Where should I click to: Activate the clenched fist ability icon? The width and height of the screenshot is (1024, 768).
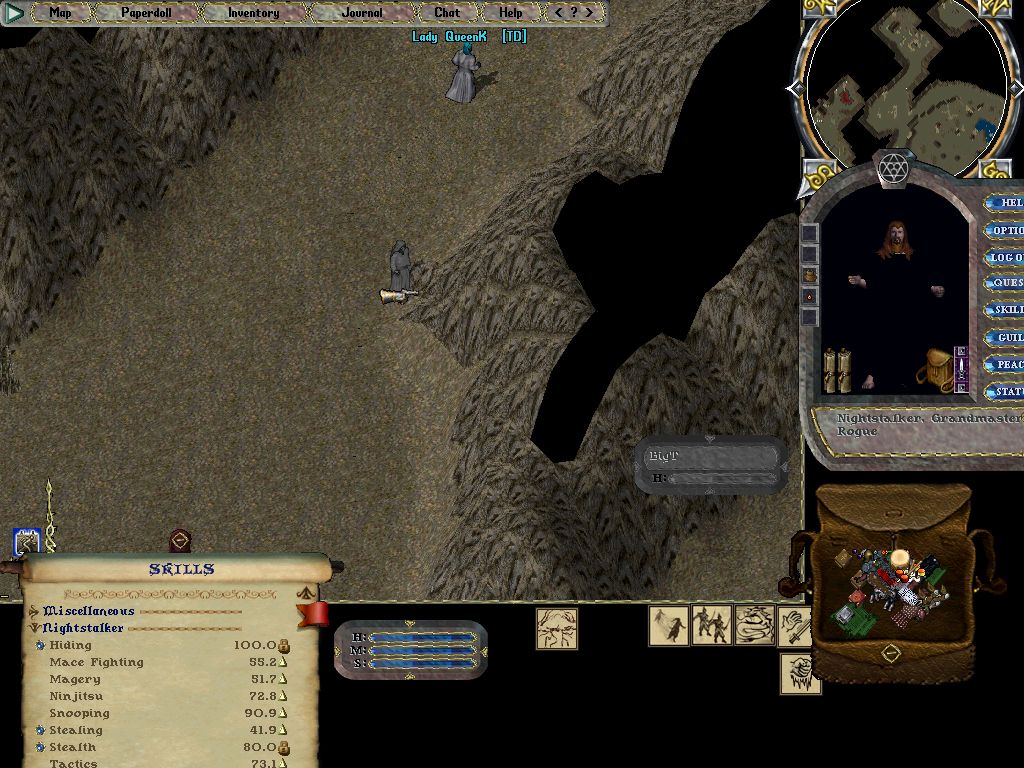(x=800, y=673)
